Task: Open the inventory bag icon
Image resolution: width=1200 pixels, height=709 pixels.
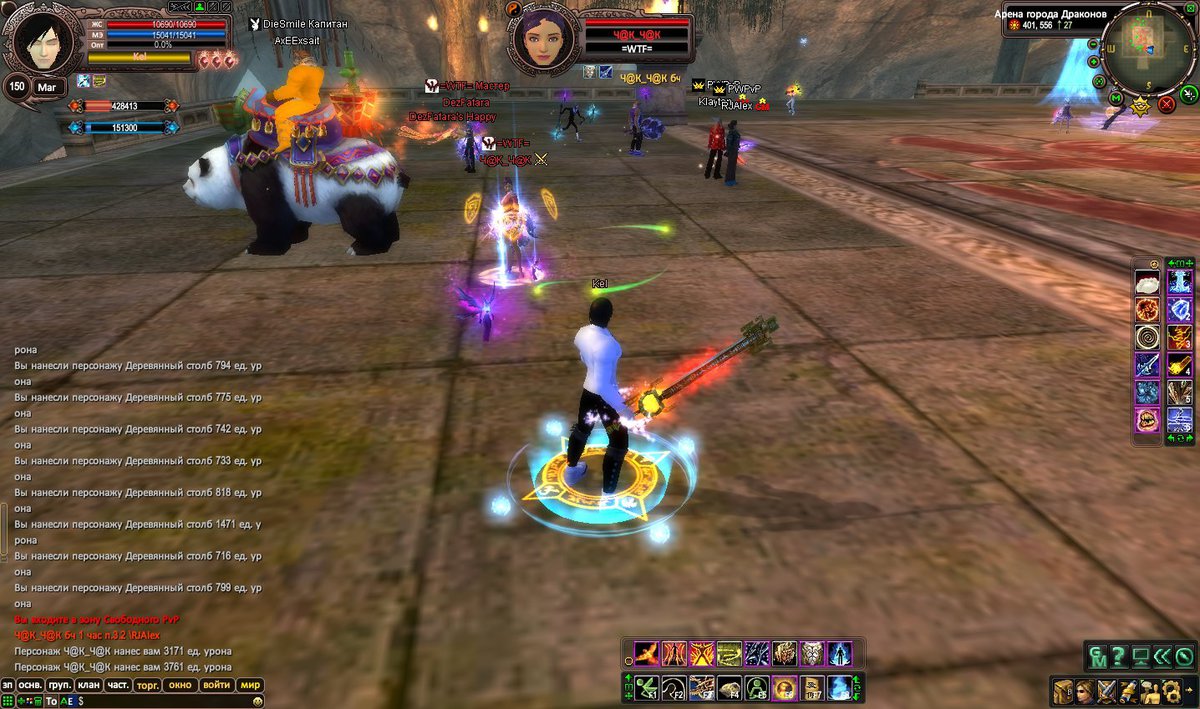Action: point(1061,690)
